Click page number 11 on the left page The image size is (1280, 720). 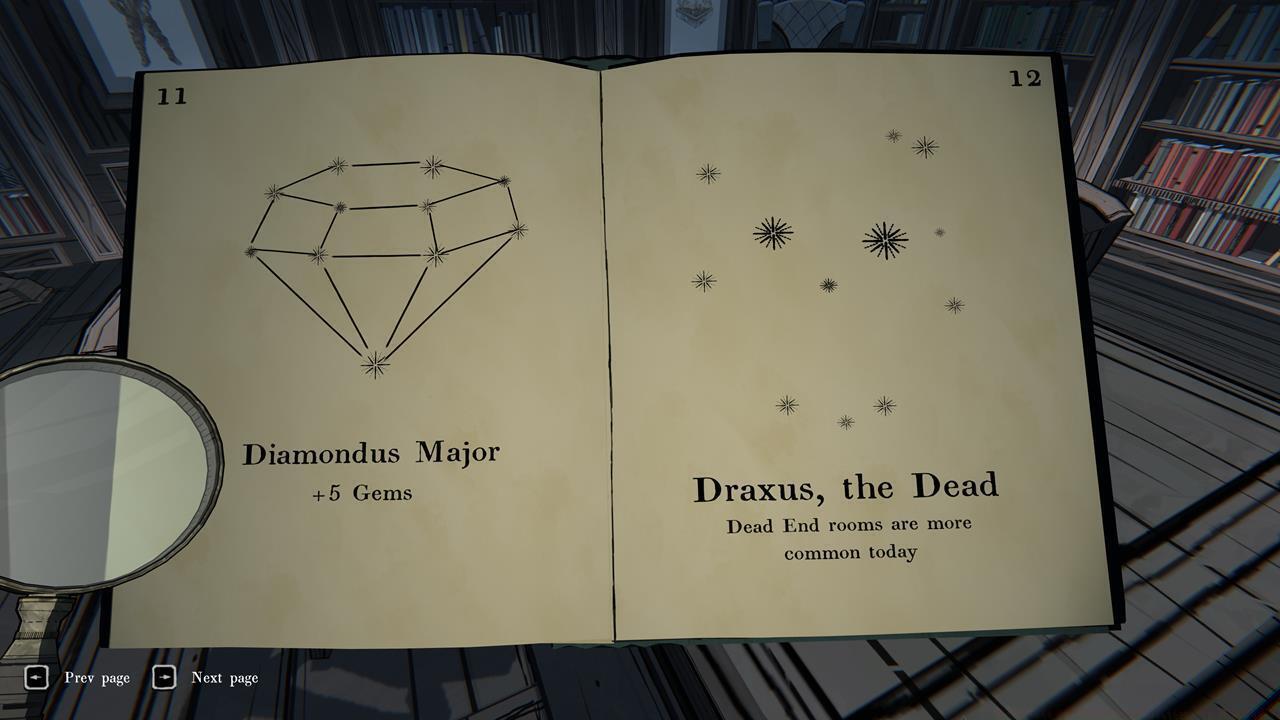click(x=172, y=98)
